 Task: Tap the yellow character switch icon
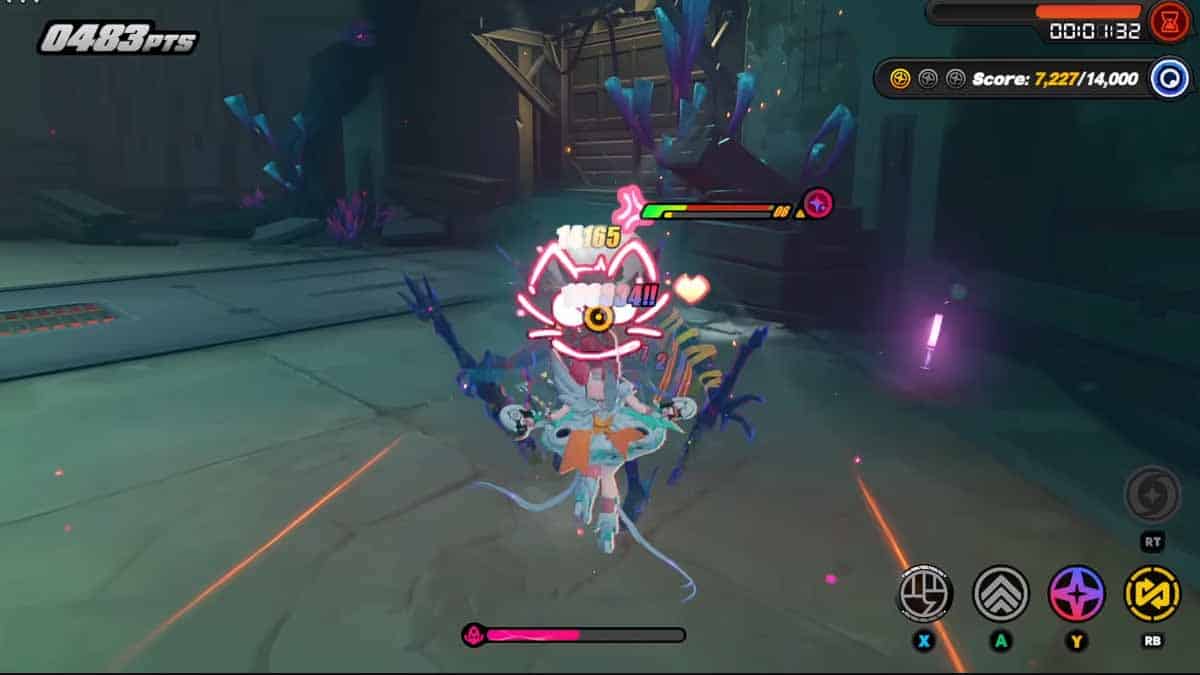click(x=1152, y=593)
